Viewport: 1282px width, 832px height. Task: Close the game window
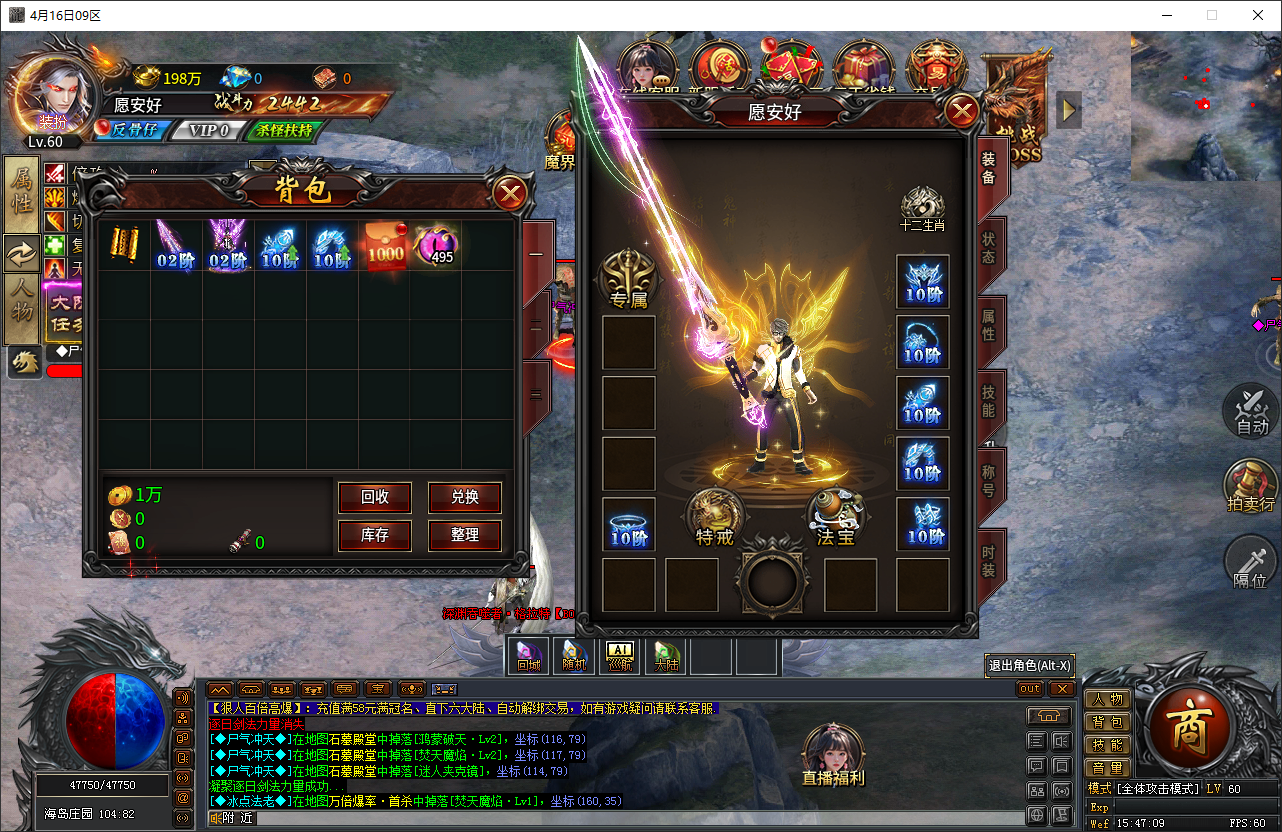pos(1257,15)
